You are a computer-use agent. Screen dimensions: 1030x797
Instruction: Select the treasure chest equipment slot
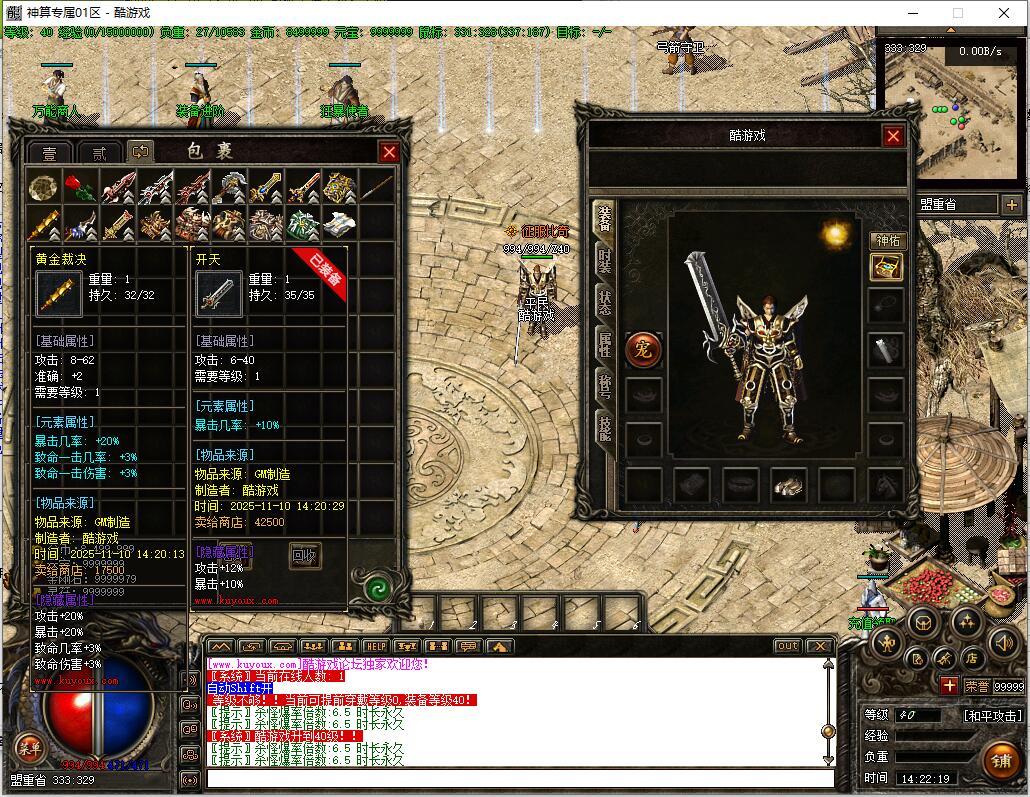click(886, 266)
